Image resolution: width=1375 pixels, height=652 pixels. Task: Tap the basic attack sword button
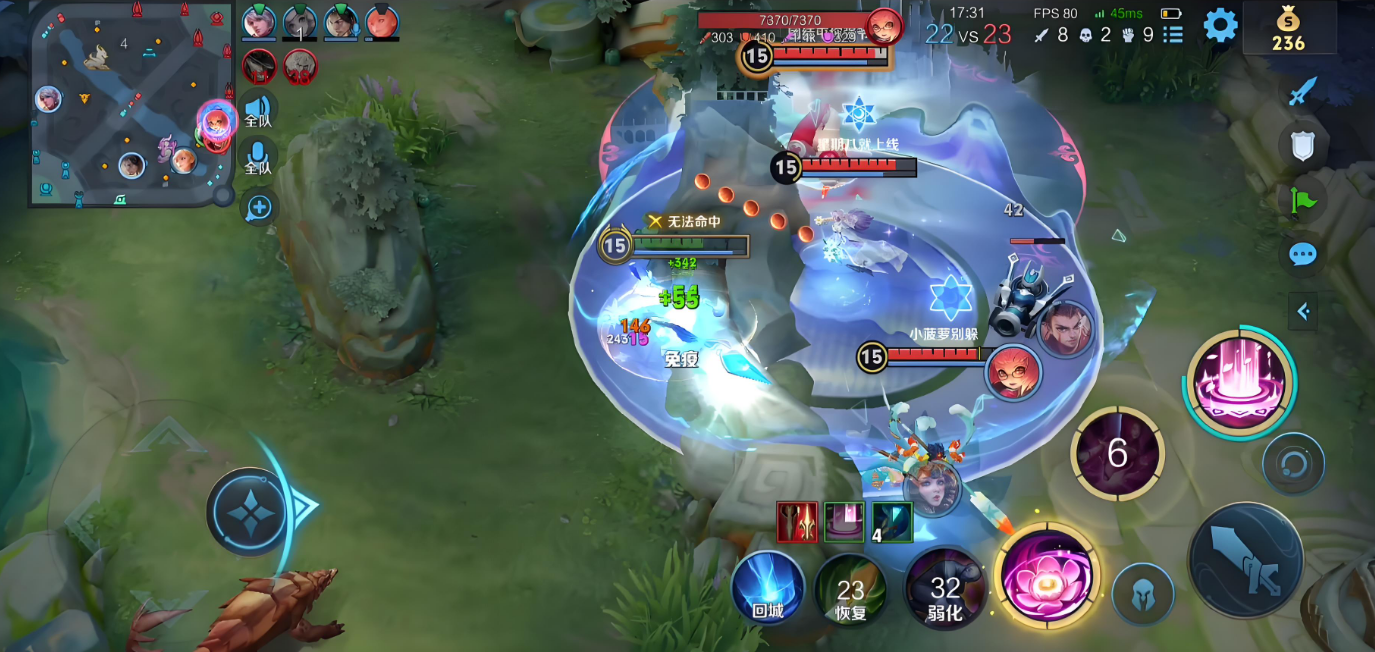(x=1246, y=557)
